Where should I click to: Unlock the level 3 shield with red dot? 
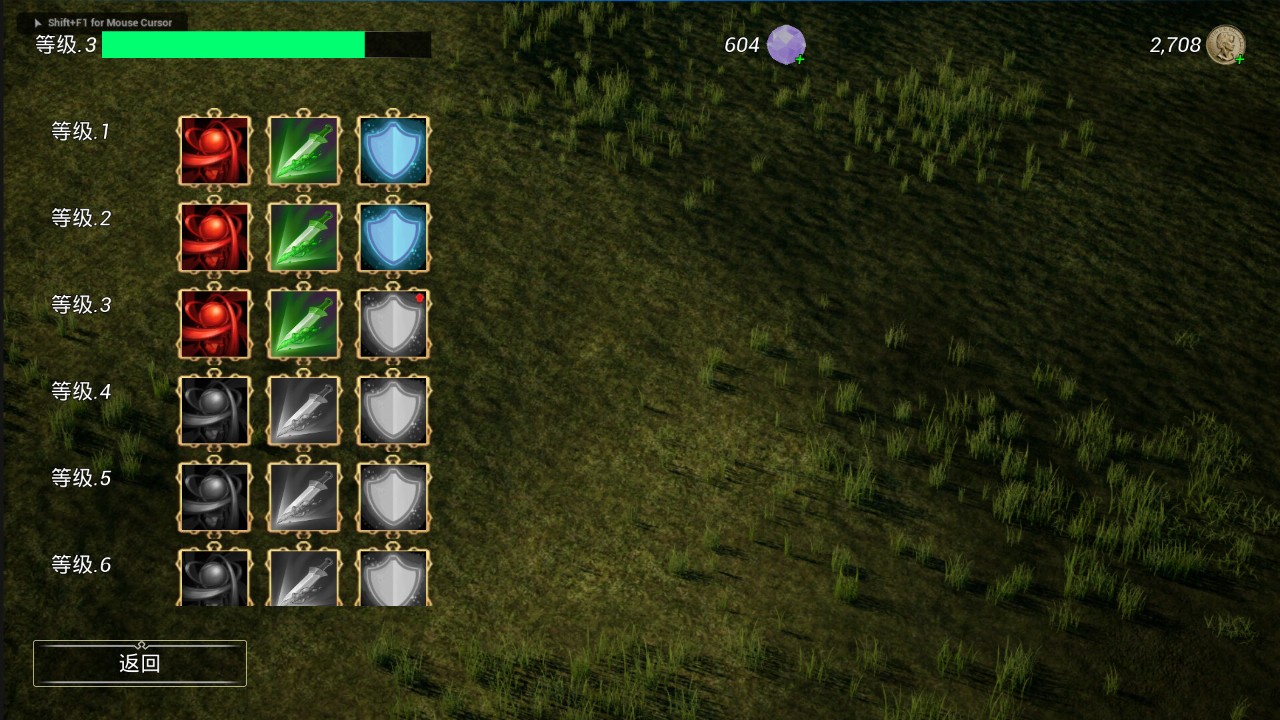click(x=393, y=325)
